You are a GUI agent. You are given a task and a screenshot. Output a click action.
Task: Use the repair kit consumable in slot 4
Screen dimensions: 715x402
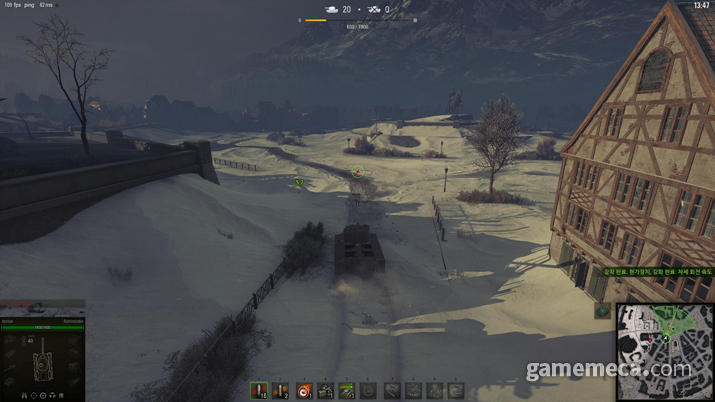[325, 390]
